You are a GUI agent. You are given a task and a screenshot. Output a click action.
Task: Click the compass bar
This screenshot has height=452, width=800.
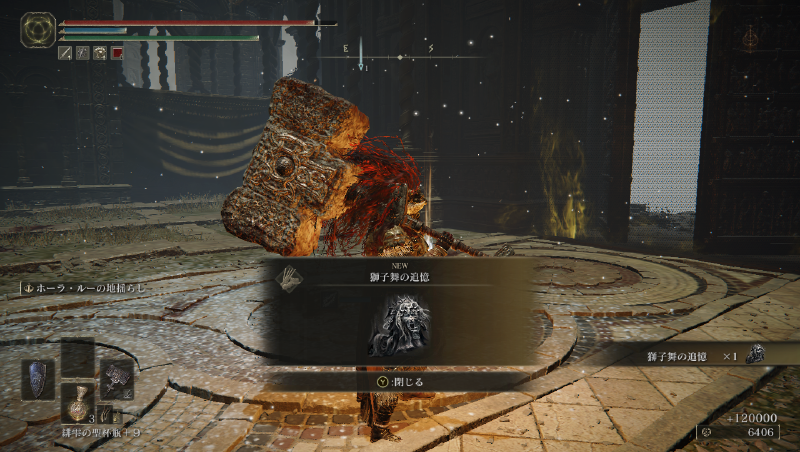[x=400, y=56]
